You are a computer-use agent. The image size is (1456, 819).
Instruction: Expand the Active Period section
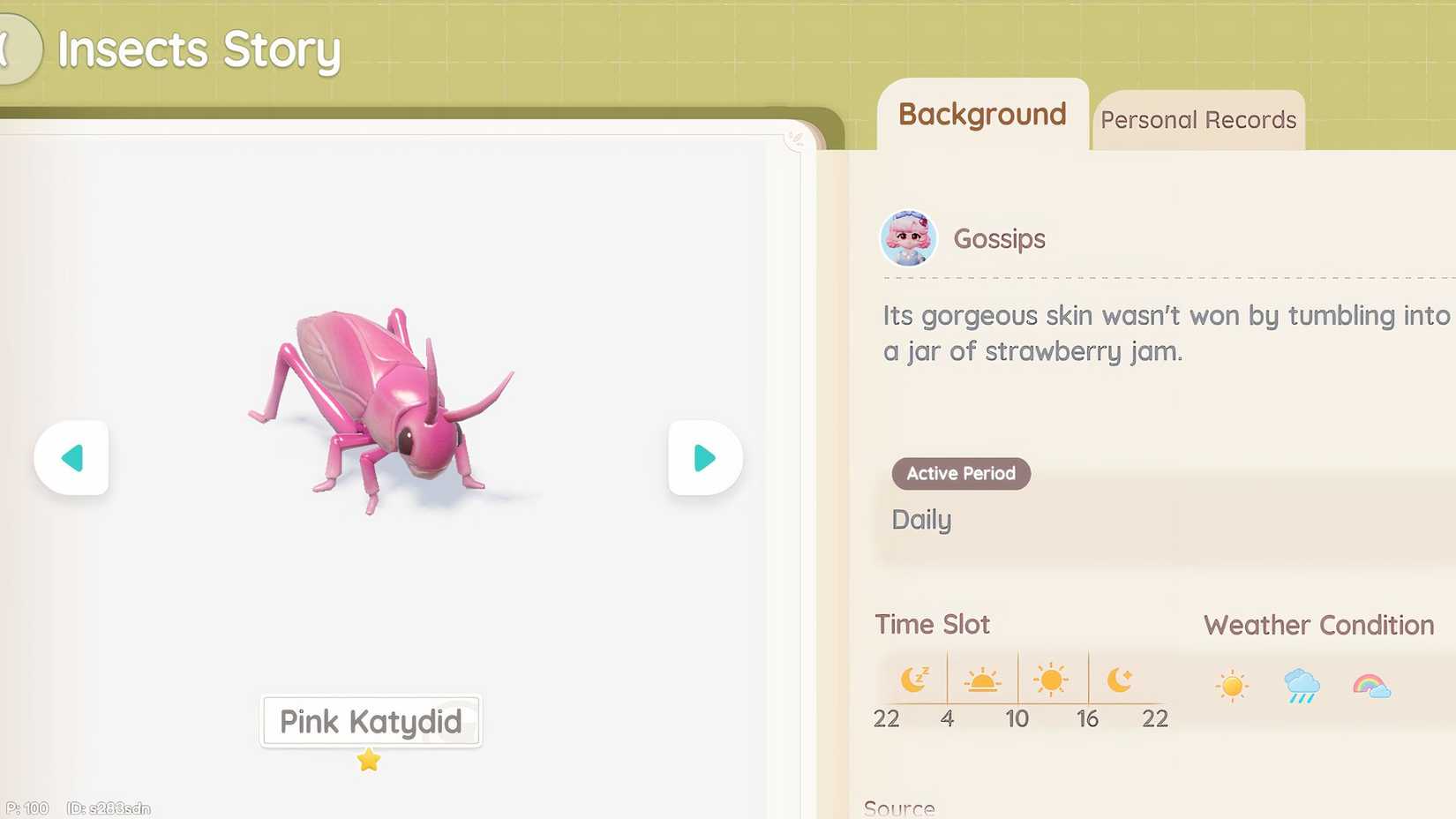coord(960,473)
